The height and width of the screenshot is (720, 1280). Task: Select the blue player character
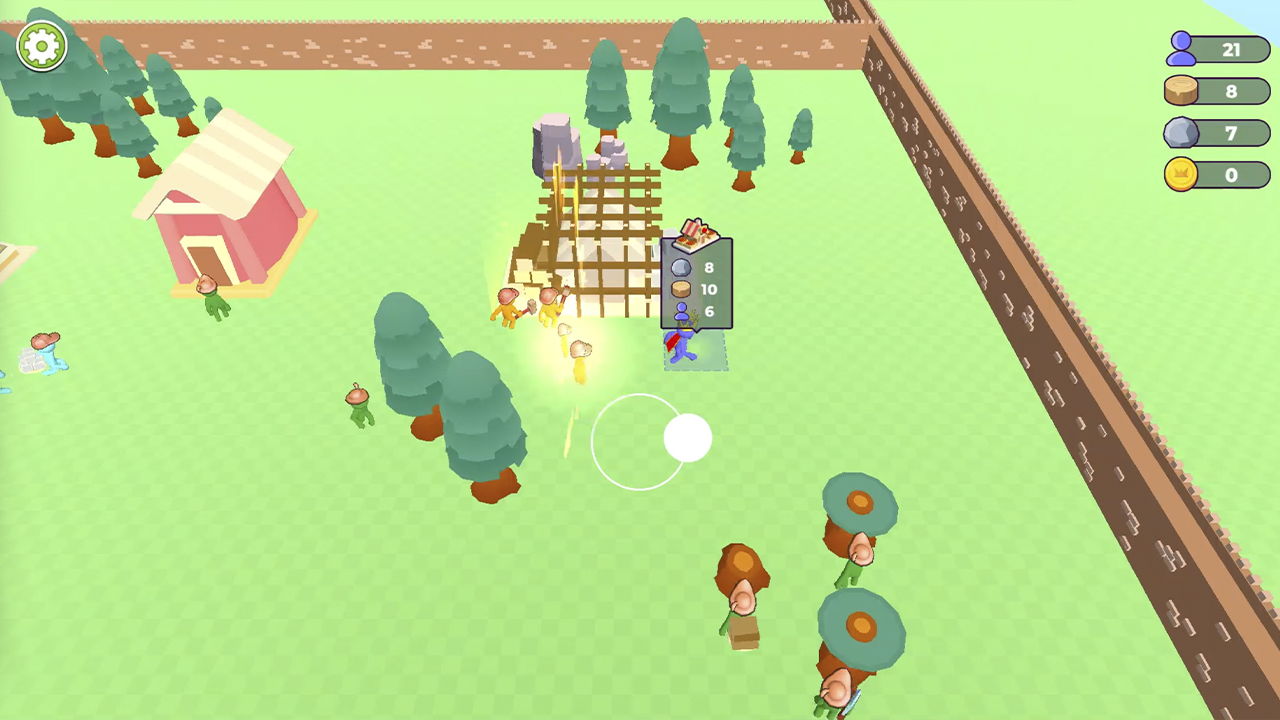click(683, 345)
